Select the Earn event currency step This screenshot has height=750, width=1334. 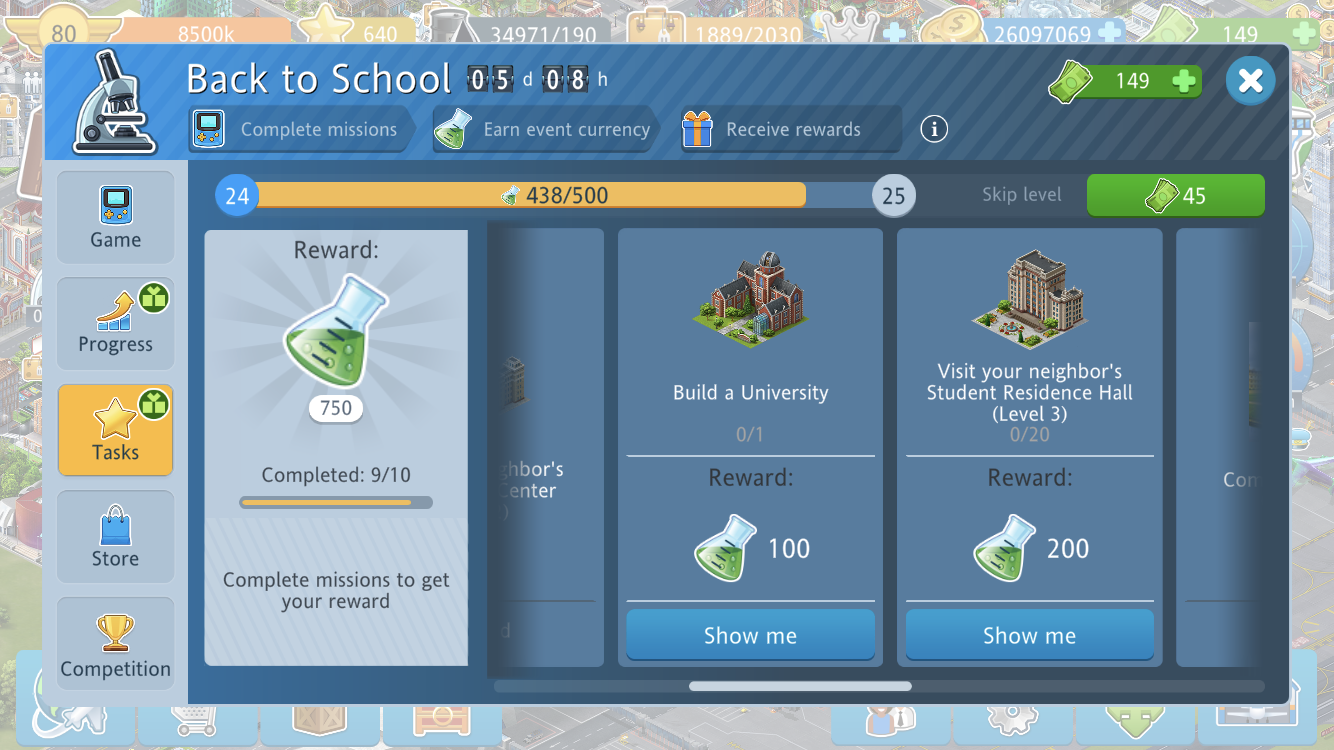[544, 130]
